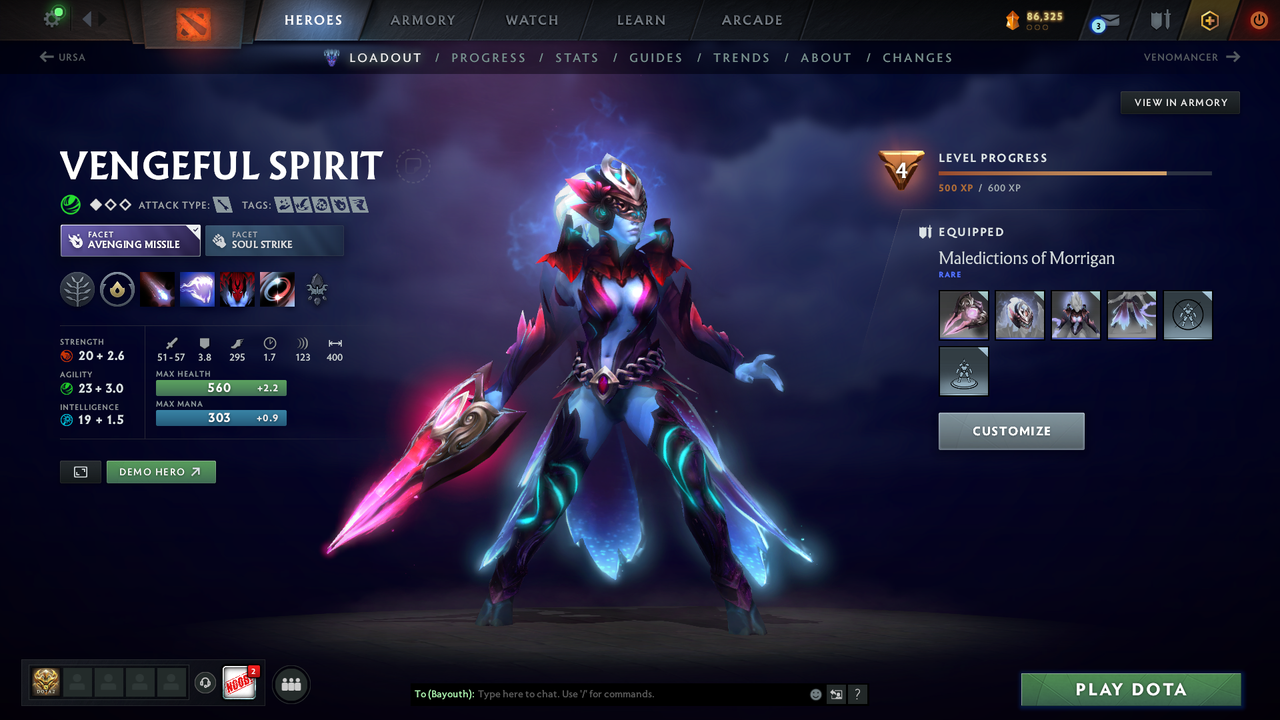Open Dota Plus via the gold hexagon icon

pos(1209,19)
